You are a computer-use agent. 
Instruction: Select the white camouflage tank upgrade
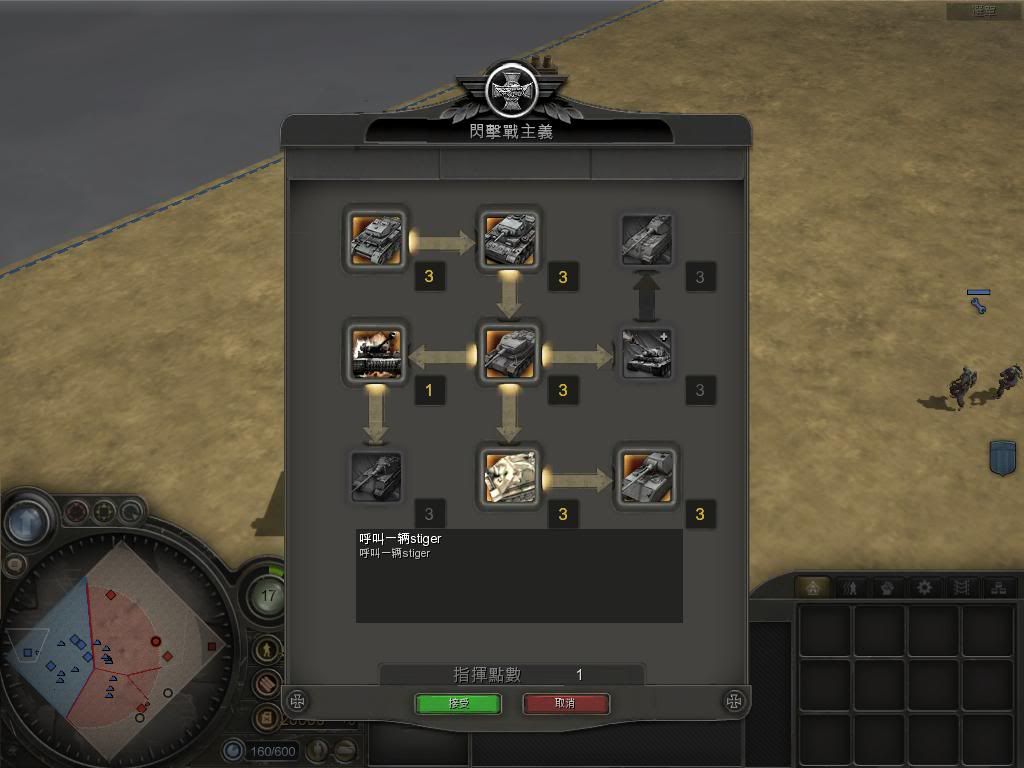510,476
